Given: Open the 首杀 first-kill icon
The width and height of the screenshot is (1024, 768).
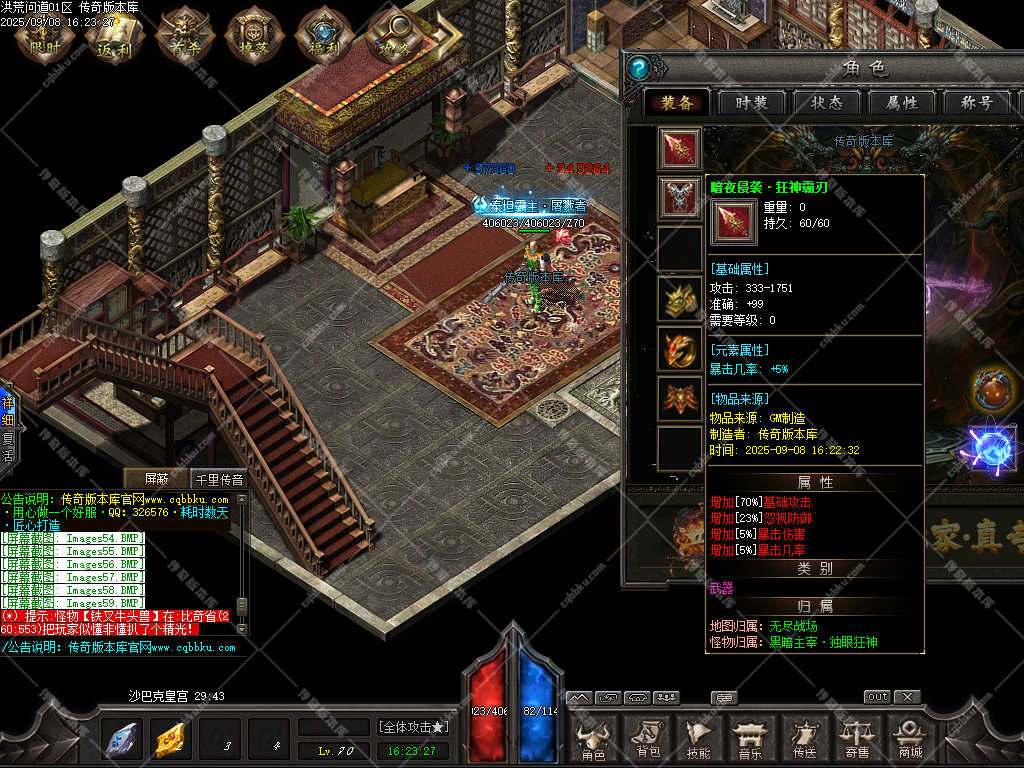Looking at the screenshot, I should click(181, 36).
